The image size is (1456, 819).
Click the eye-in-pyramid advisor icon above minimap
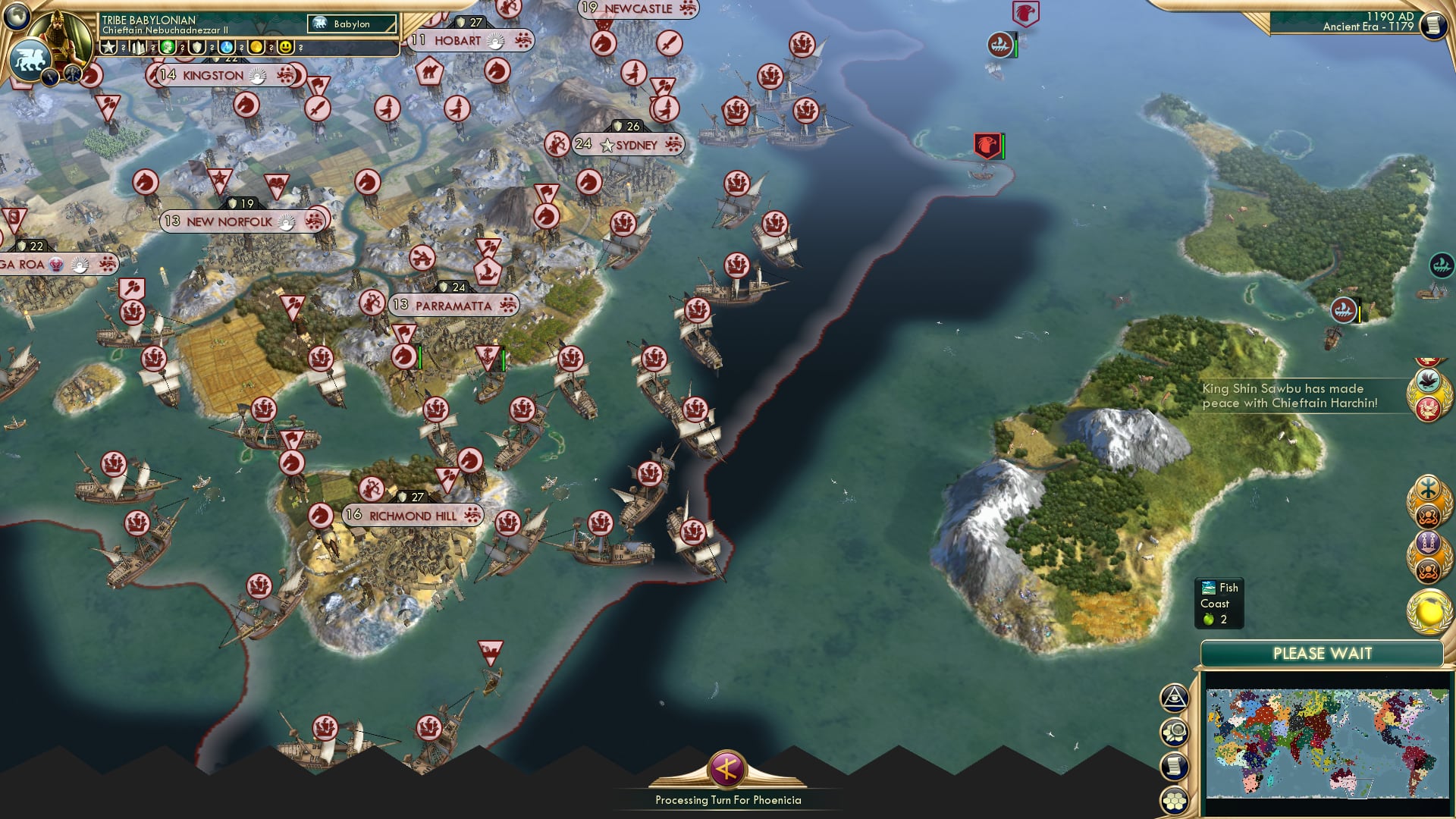[x=1174, y=698]
